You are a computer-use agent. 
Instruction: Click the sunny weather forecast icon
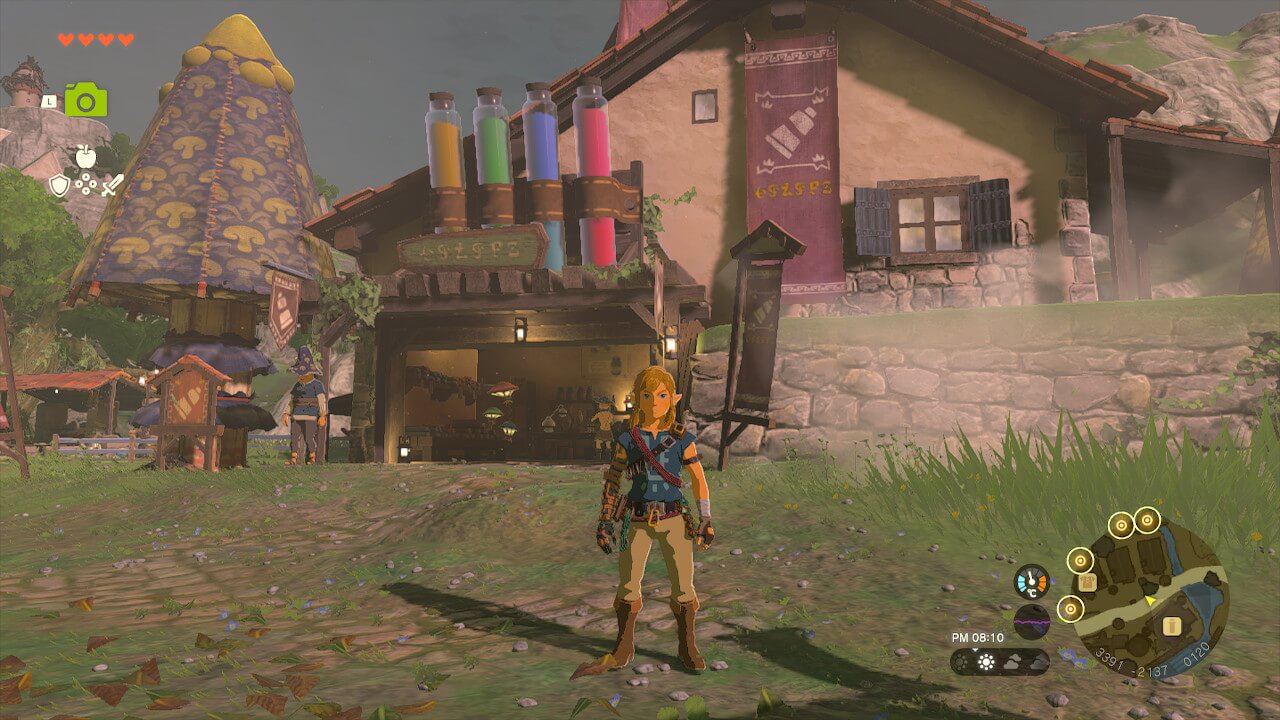point(987,662)
